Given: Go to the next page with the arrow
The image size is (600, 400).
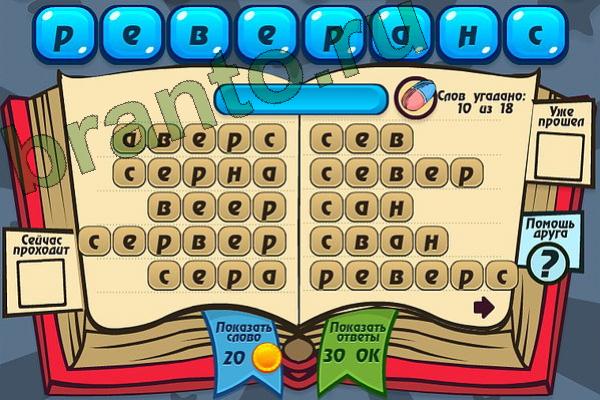Looking at the screenshot, I should [484, 307].
